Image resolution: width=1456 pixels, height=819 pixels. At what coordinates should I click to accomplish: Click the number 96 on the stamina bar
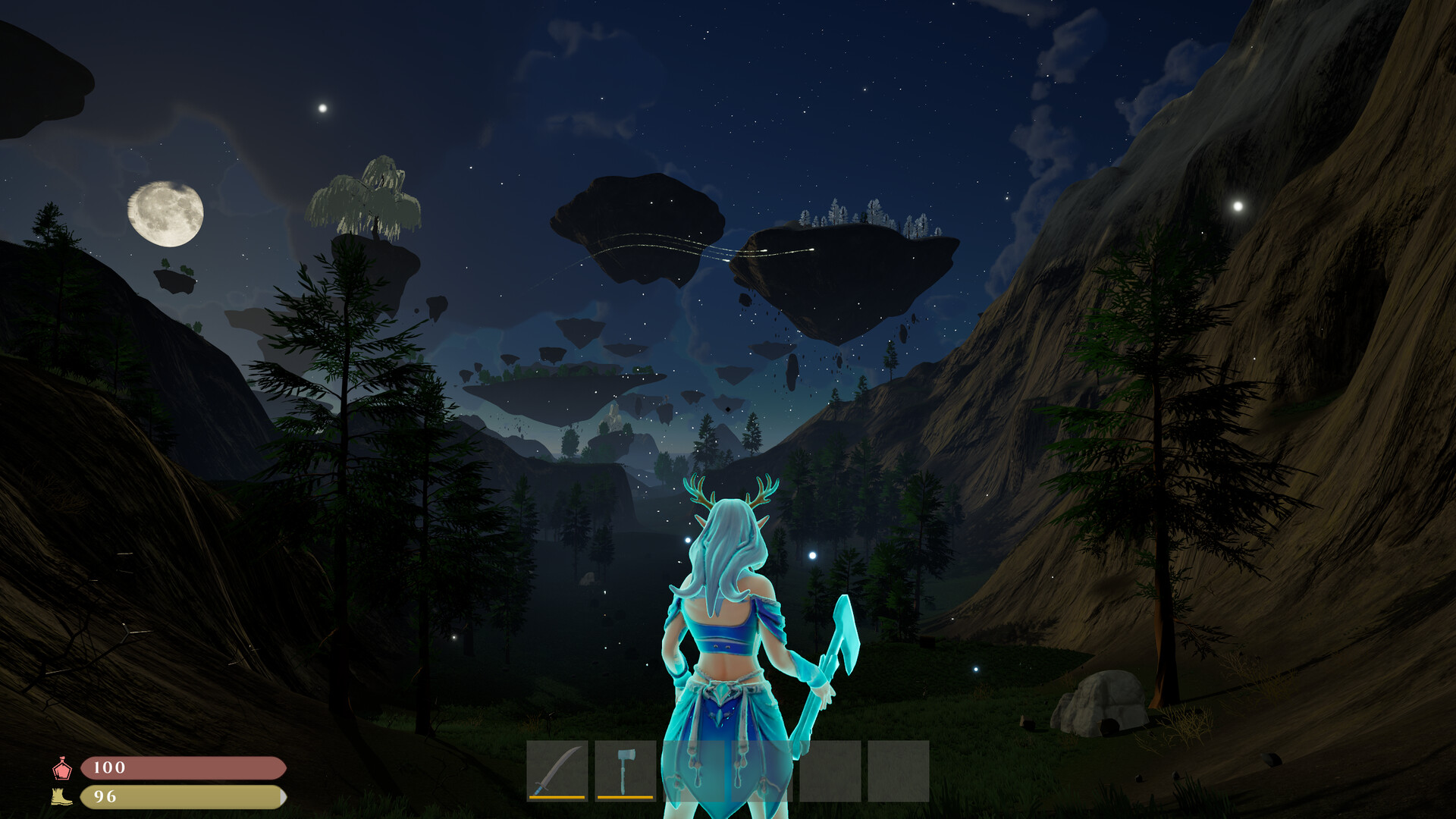click(x=105, y=796)
